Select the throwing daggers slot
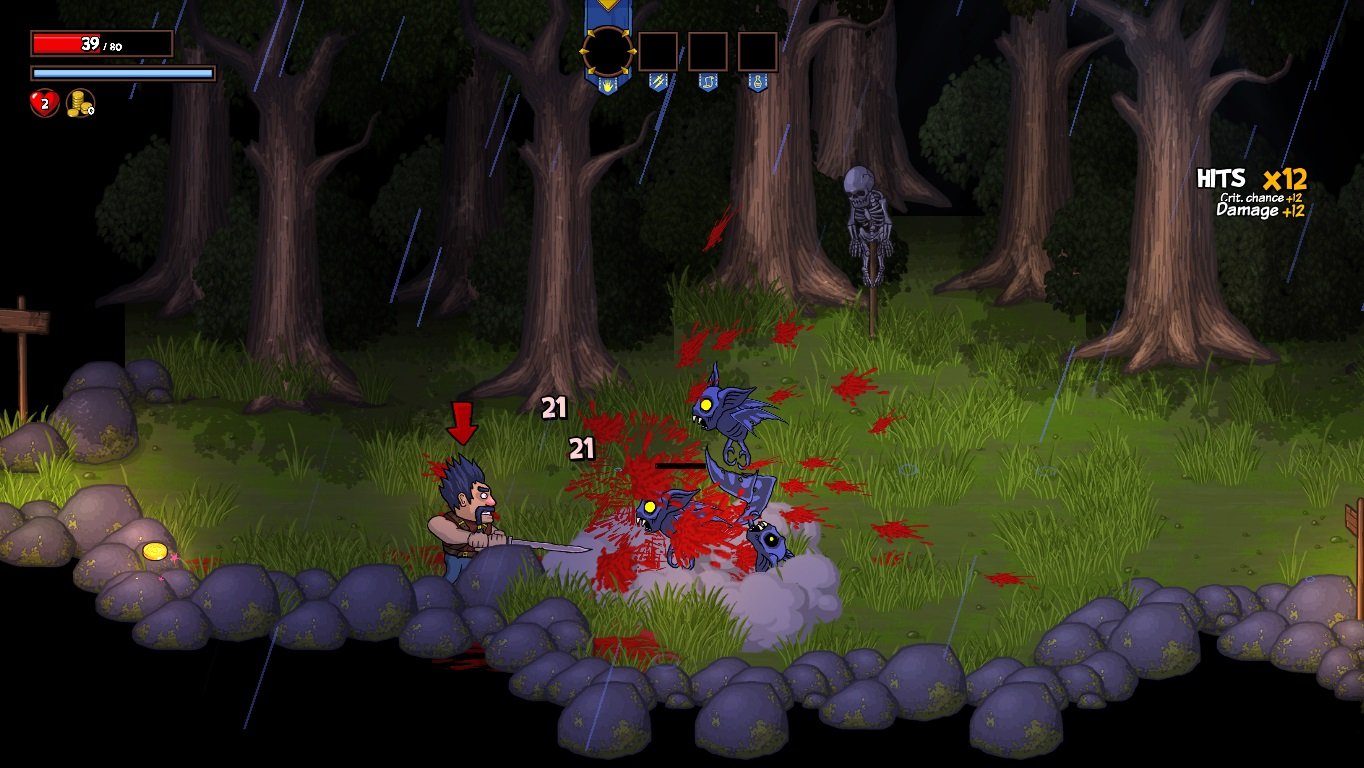The image size is (1364, 768). point(658,52)
